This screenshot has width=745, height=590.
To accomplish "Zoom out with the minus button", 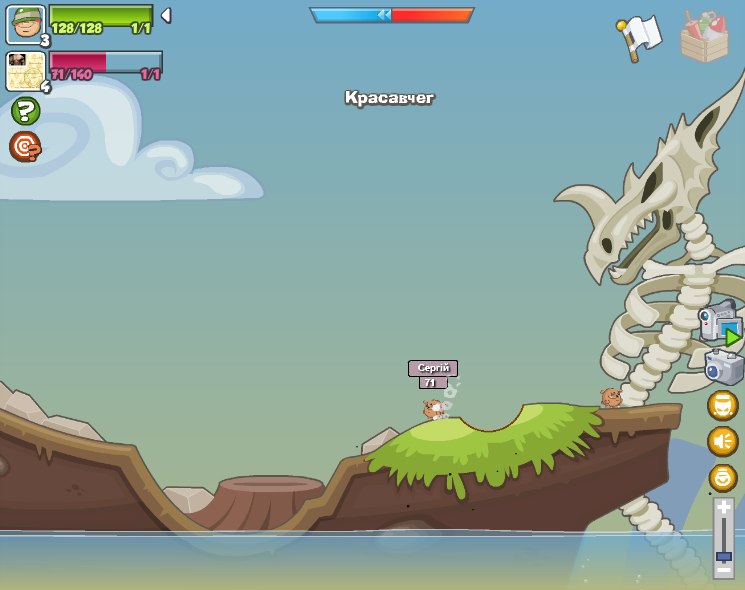I will point(723,569).
